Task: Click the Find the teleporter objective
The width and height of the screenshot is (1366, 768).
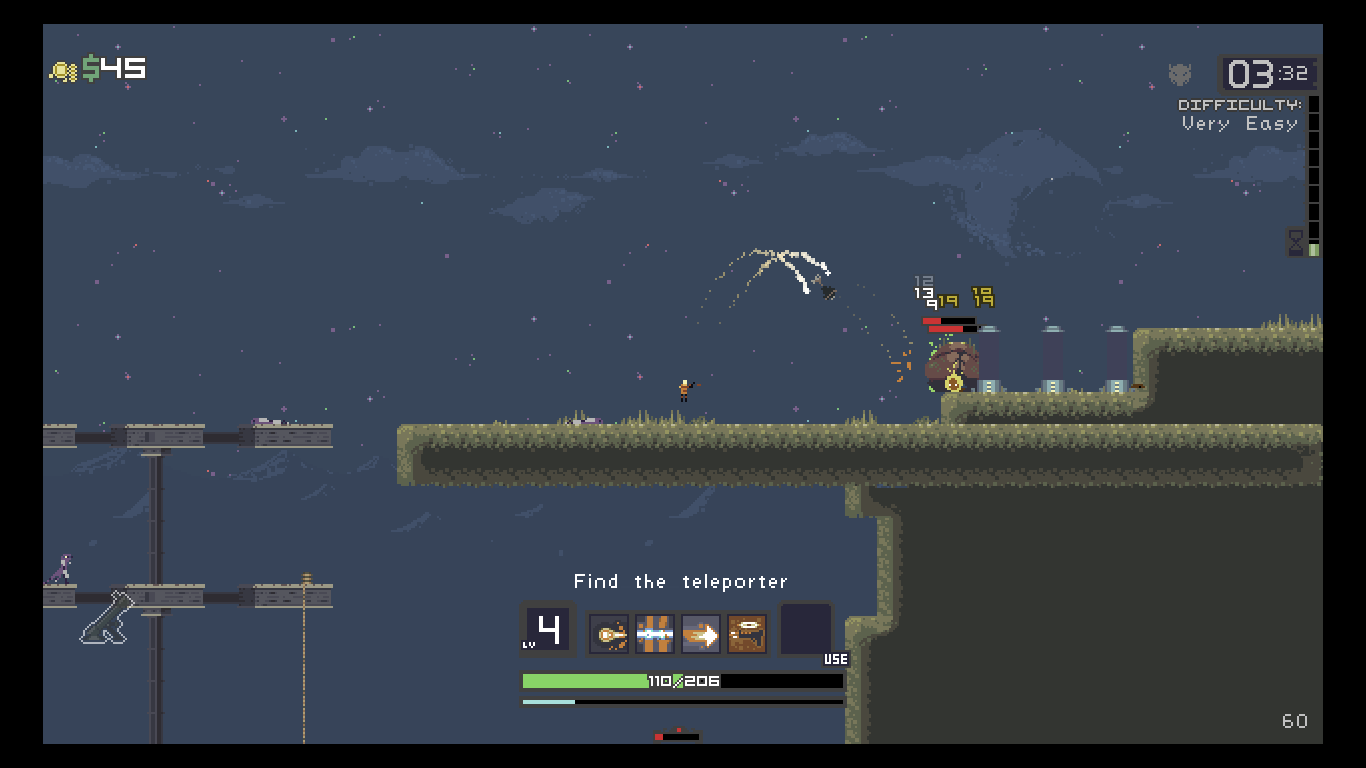Action: (681, 582)
